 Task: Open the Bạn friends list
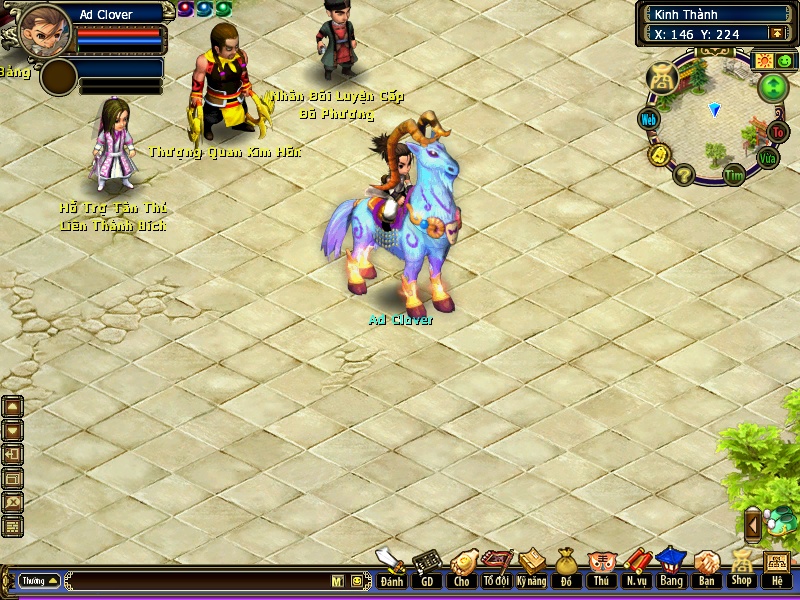[706, 570]
